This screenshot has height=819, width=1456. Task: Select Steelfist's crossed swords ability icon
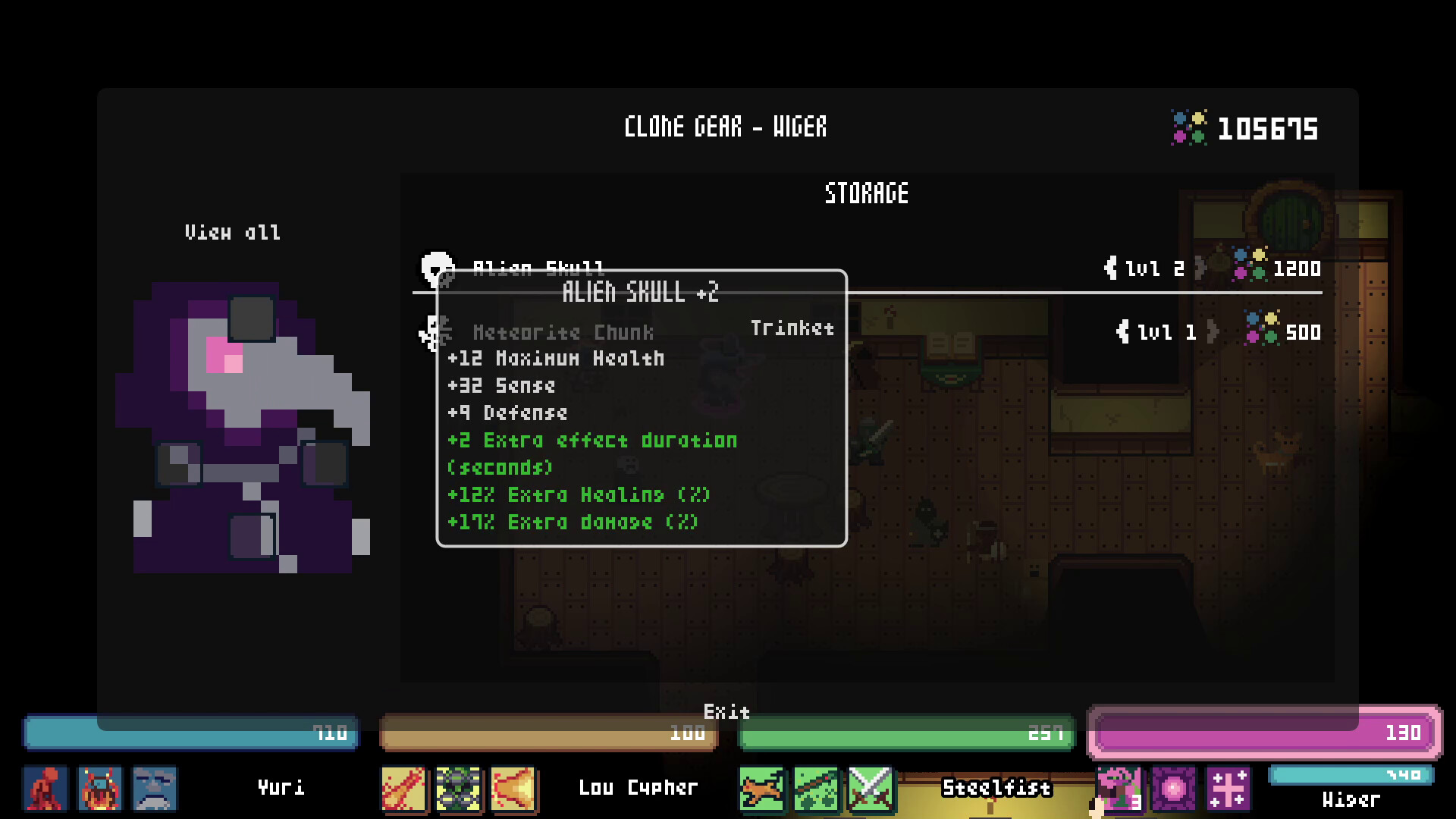871,790
